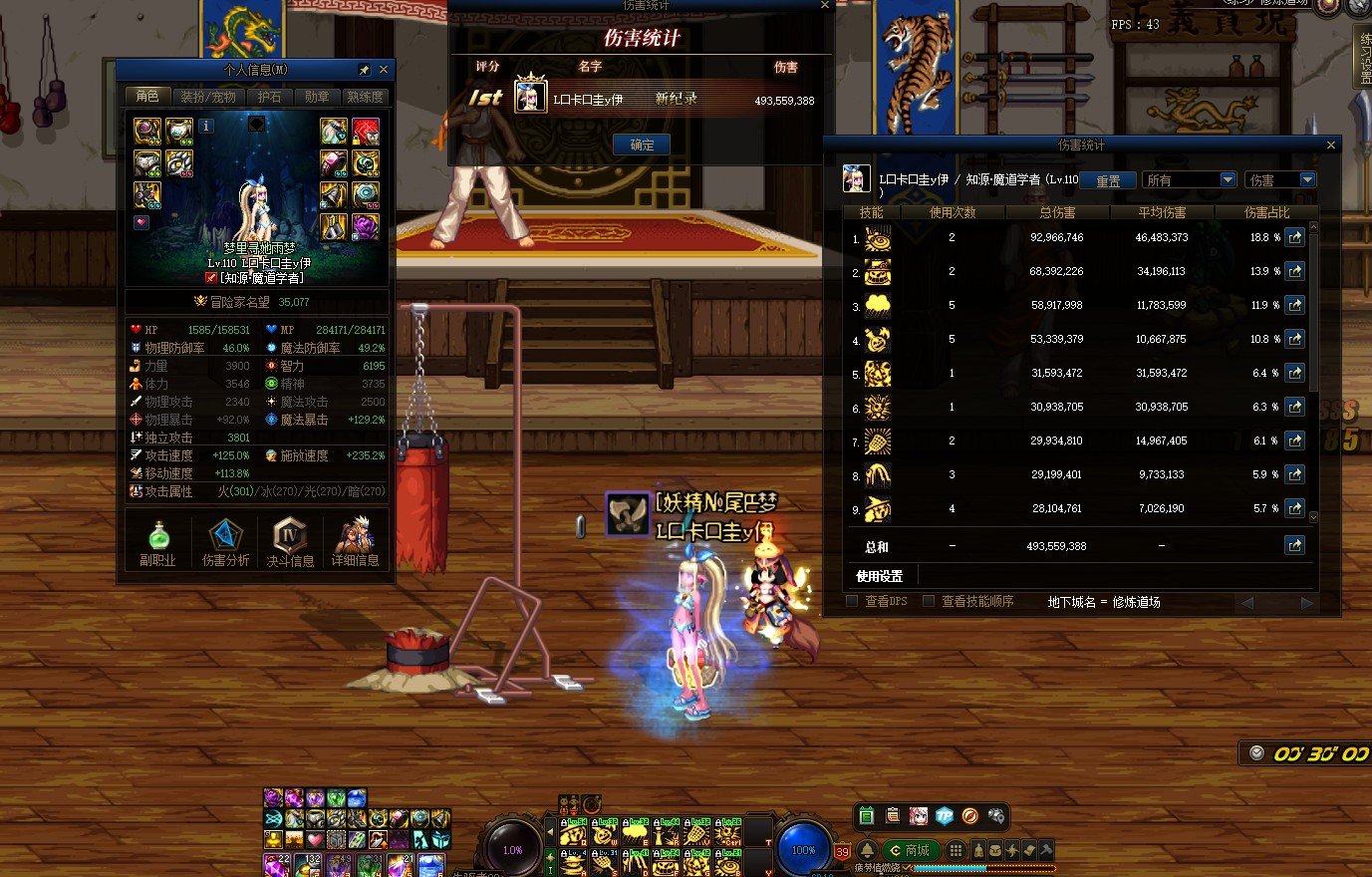The width and height of the screenshot is (1372, 877).
Task: Open the 商城 cash shop
Action: 908,850
